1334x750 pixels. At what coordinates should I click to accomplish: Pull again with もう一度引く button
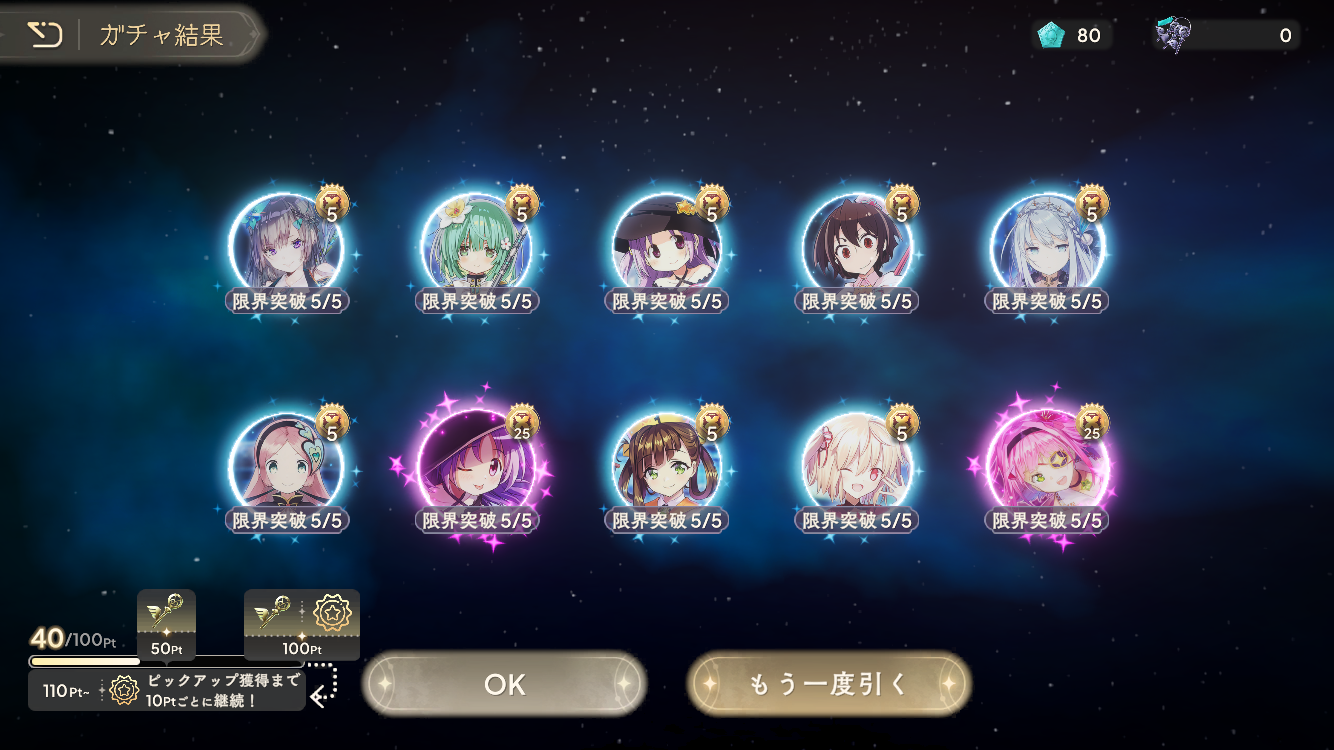tap(829, 684)
